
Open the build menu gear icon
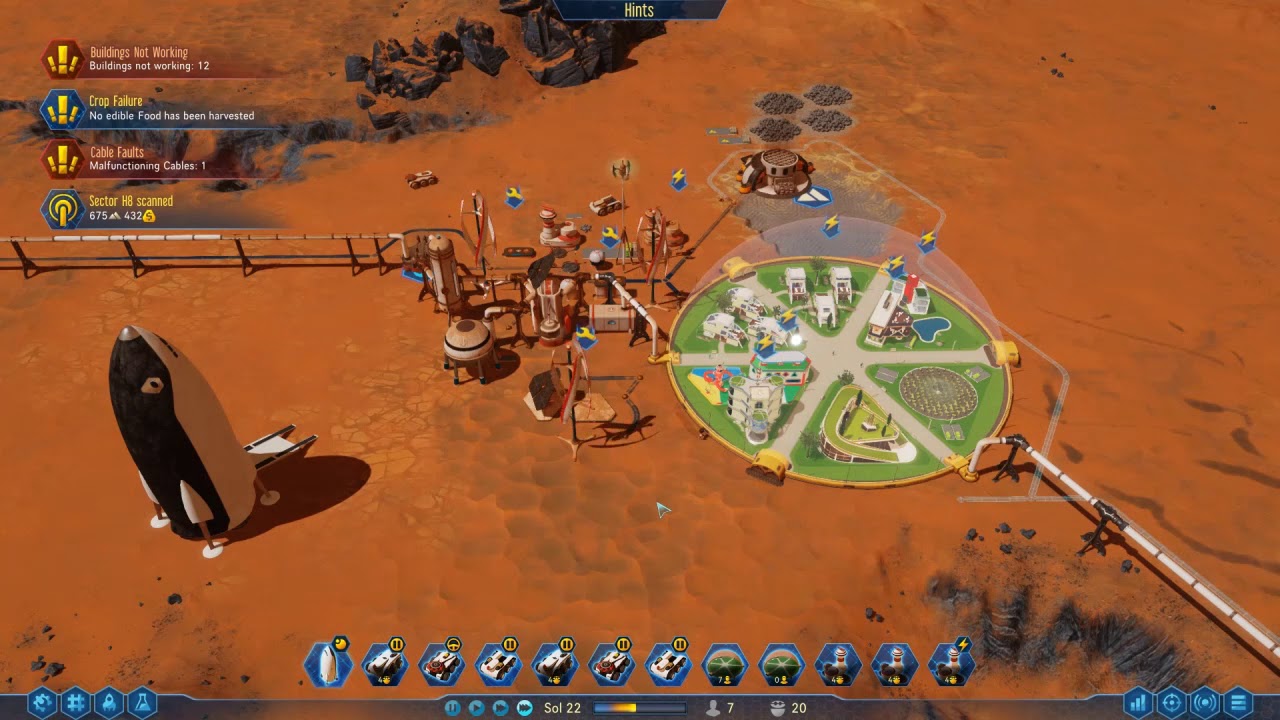coord(42,703)
